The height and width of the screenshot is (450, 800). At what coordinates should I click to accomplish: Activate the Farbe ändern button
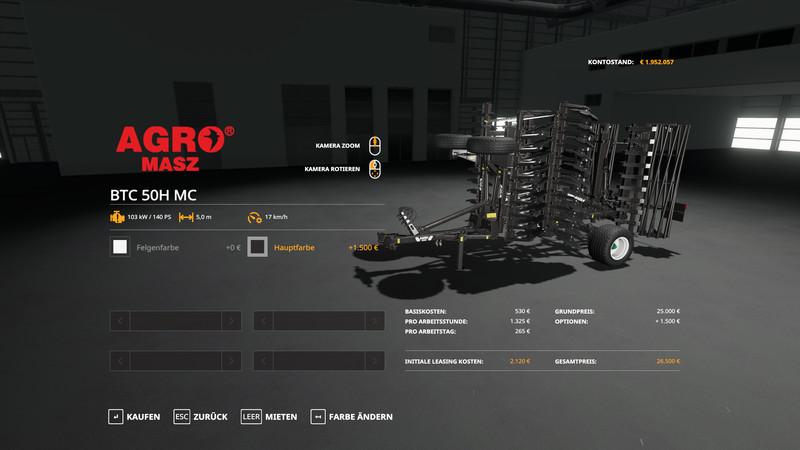pyautogui.click(x=352, y=416)
